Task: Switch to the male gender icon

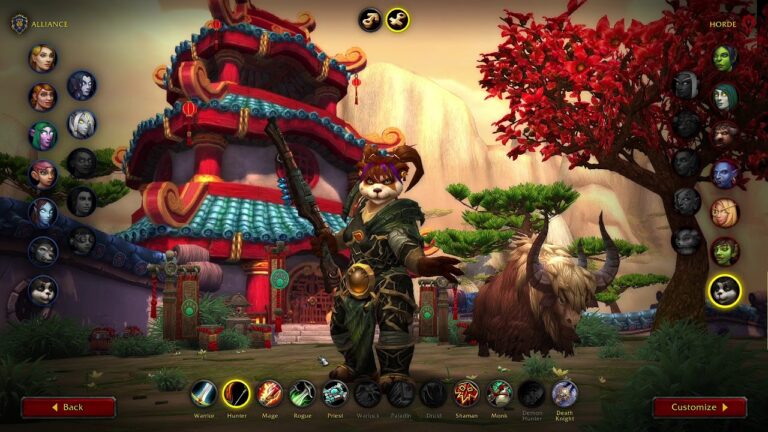Action: (x=371, y=19)
